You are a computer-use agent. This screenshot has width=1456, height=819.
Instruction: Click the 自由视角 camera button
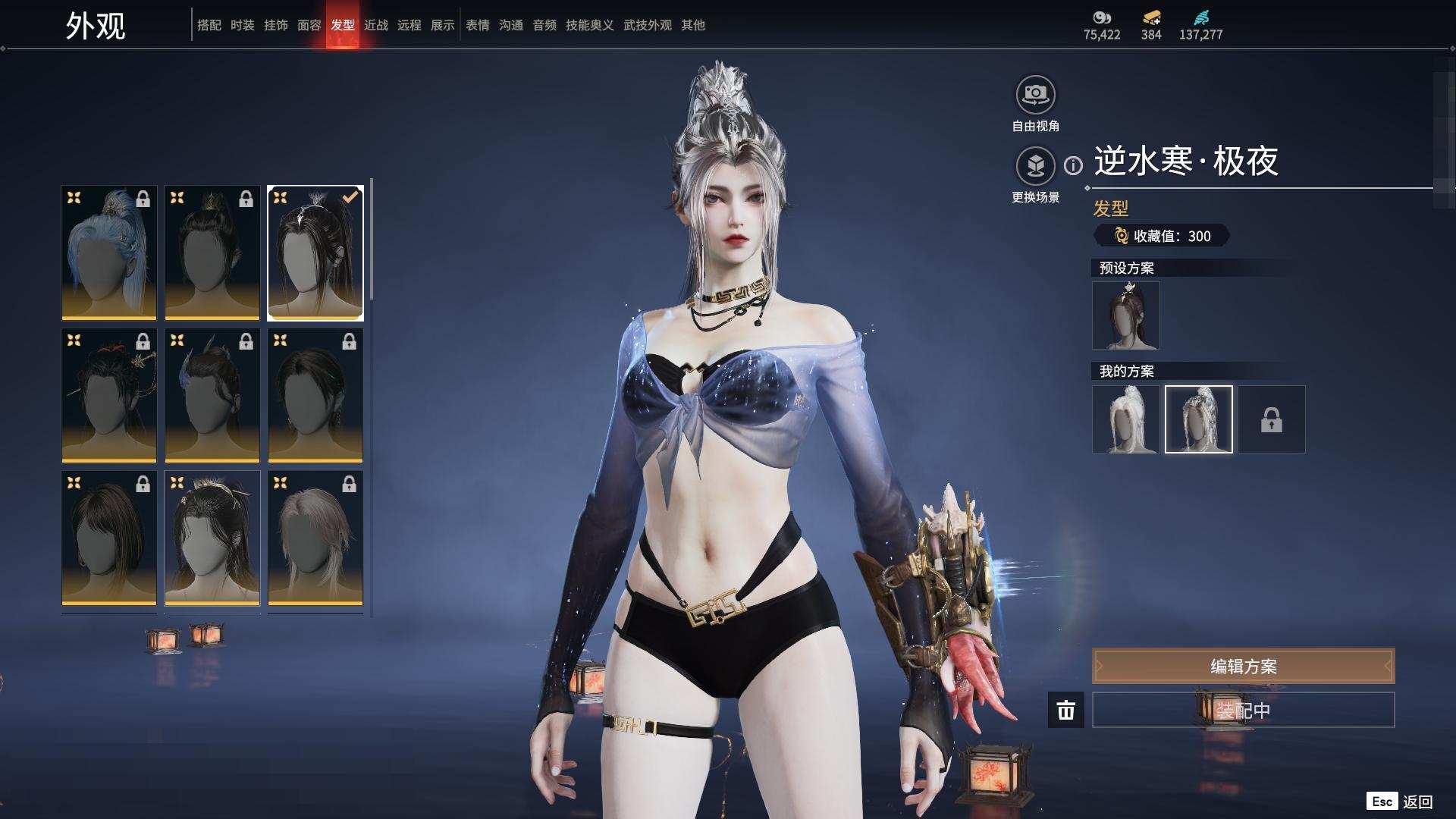[x=1035, y=95]
